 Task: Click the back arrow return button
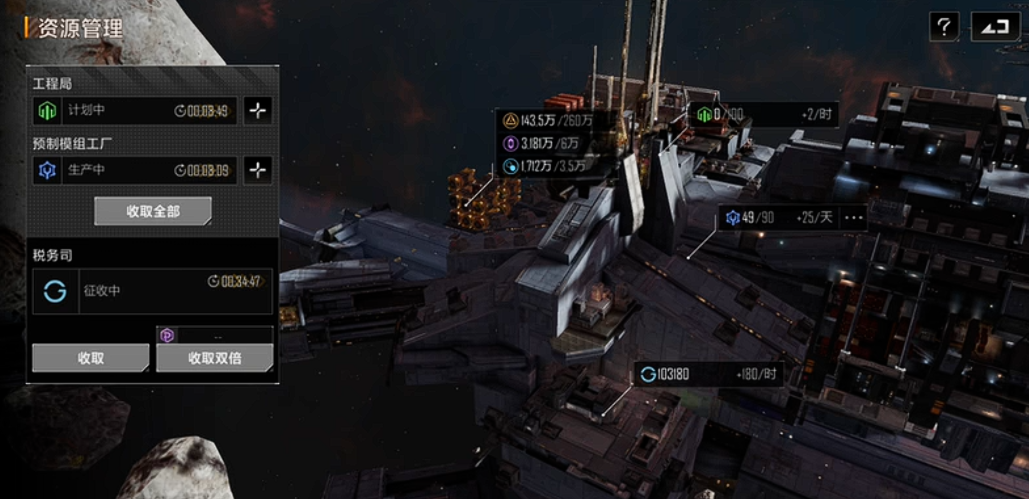click(995, 26)
